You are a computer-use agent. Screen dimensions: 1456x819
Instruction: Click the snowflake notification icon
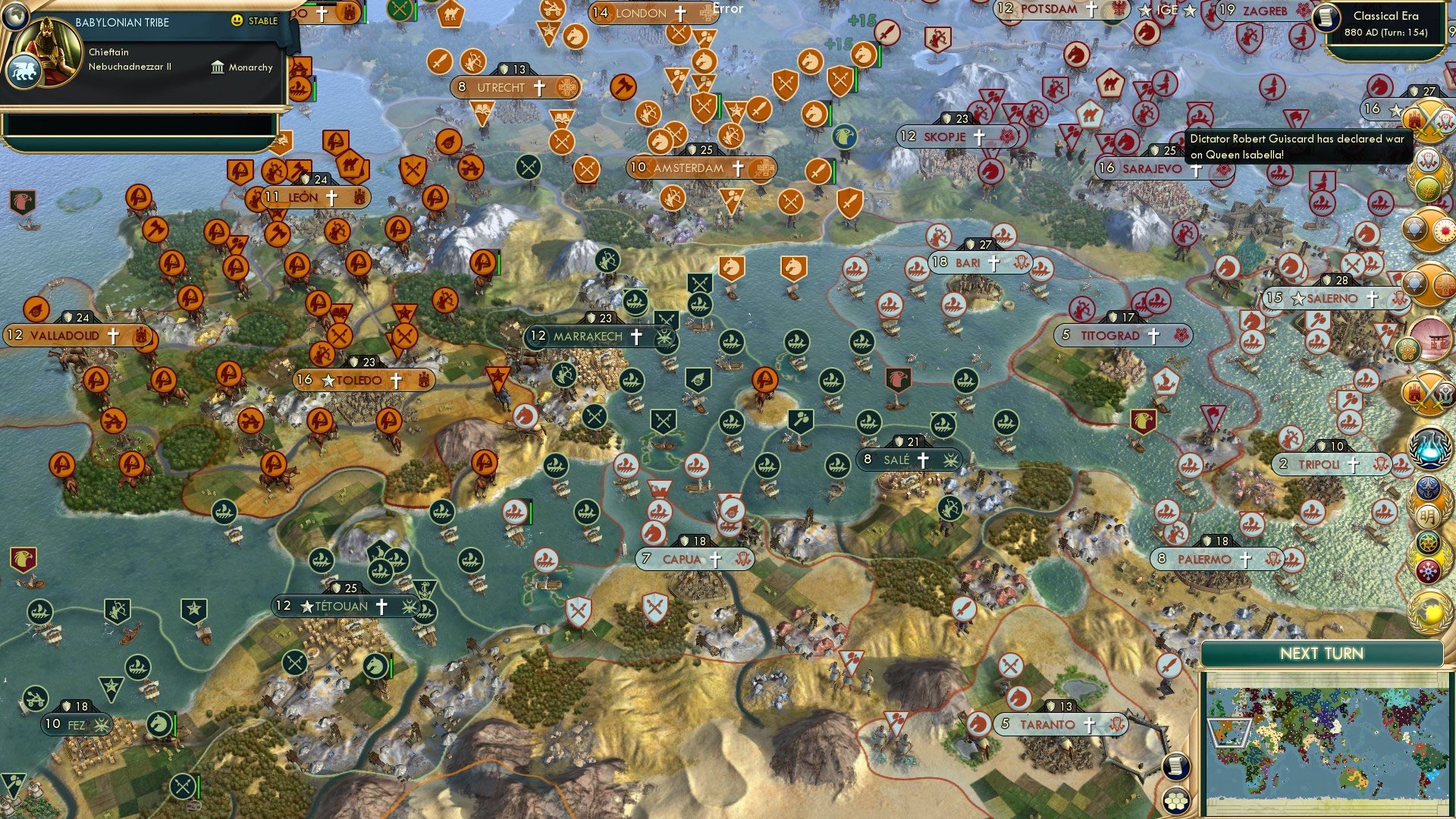[x=1429, y=570]
